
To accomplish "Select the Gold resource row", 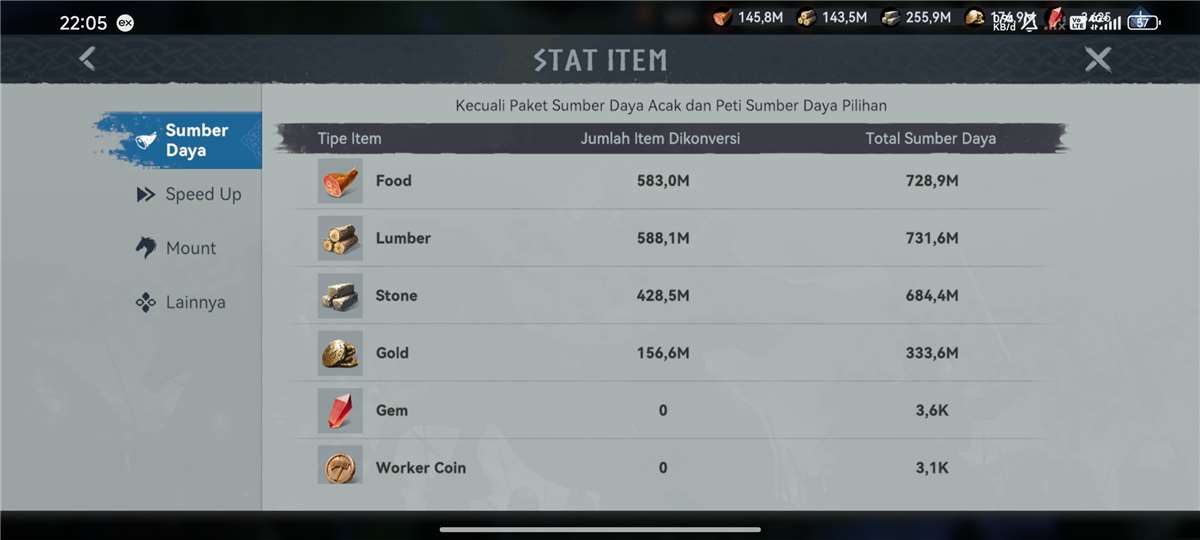I will point(670,353).
